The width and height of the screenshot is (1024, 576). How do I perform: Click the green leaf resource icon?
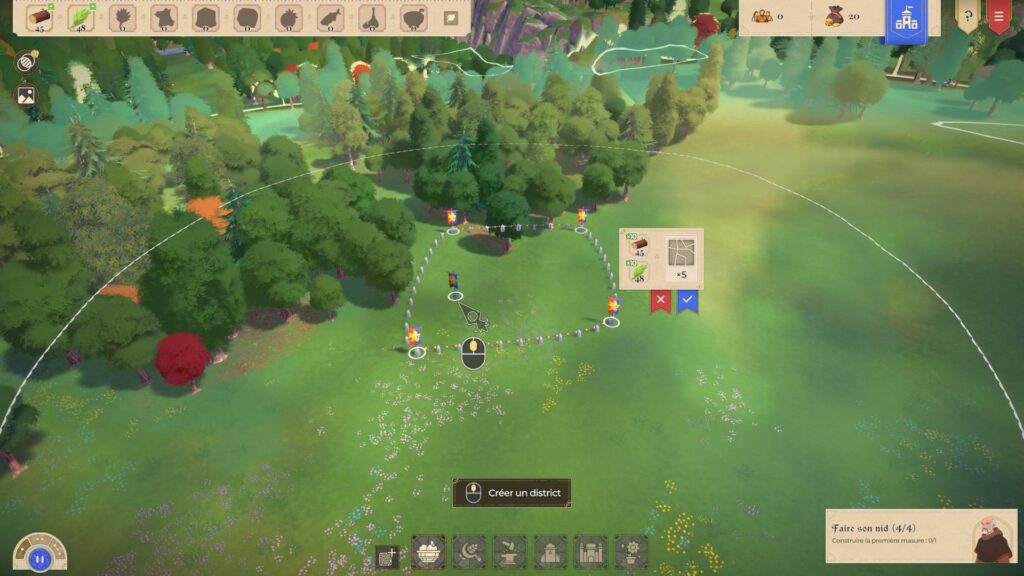(x=81, y=17)
